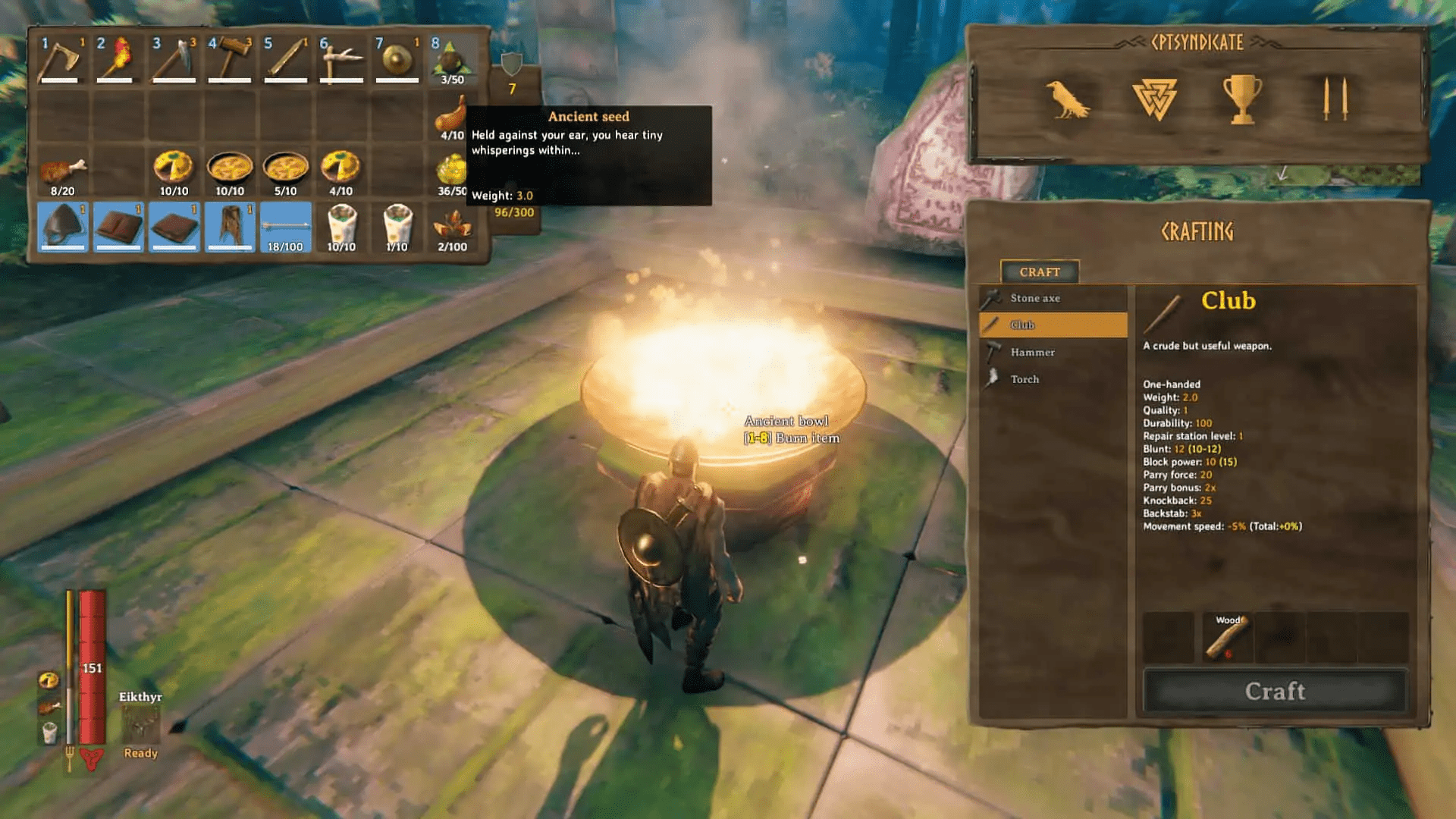This screenshot has width=1456, height=819.
Task: Toggle the deer hide cape equipment slot
Action: (x=231, y=227)
